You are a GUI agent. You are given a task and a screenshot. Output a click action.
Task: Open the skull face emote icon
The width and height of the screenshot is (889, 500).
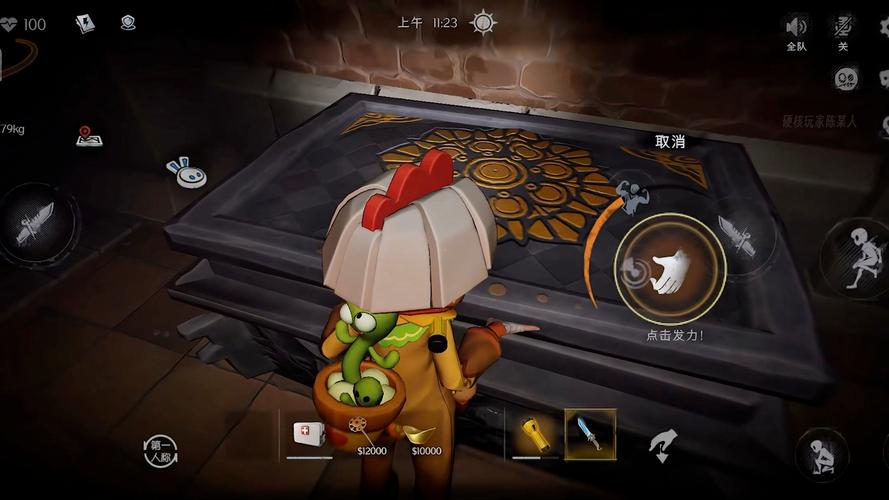point(847,78)
